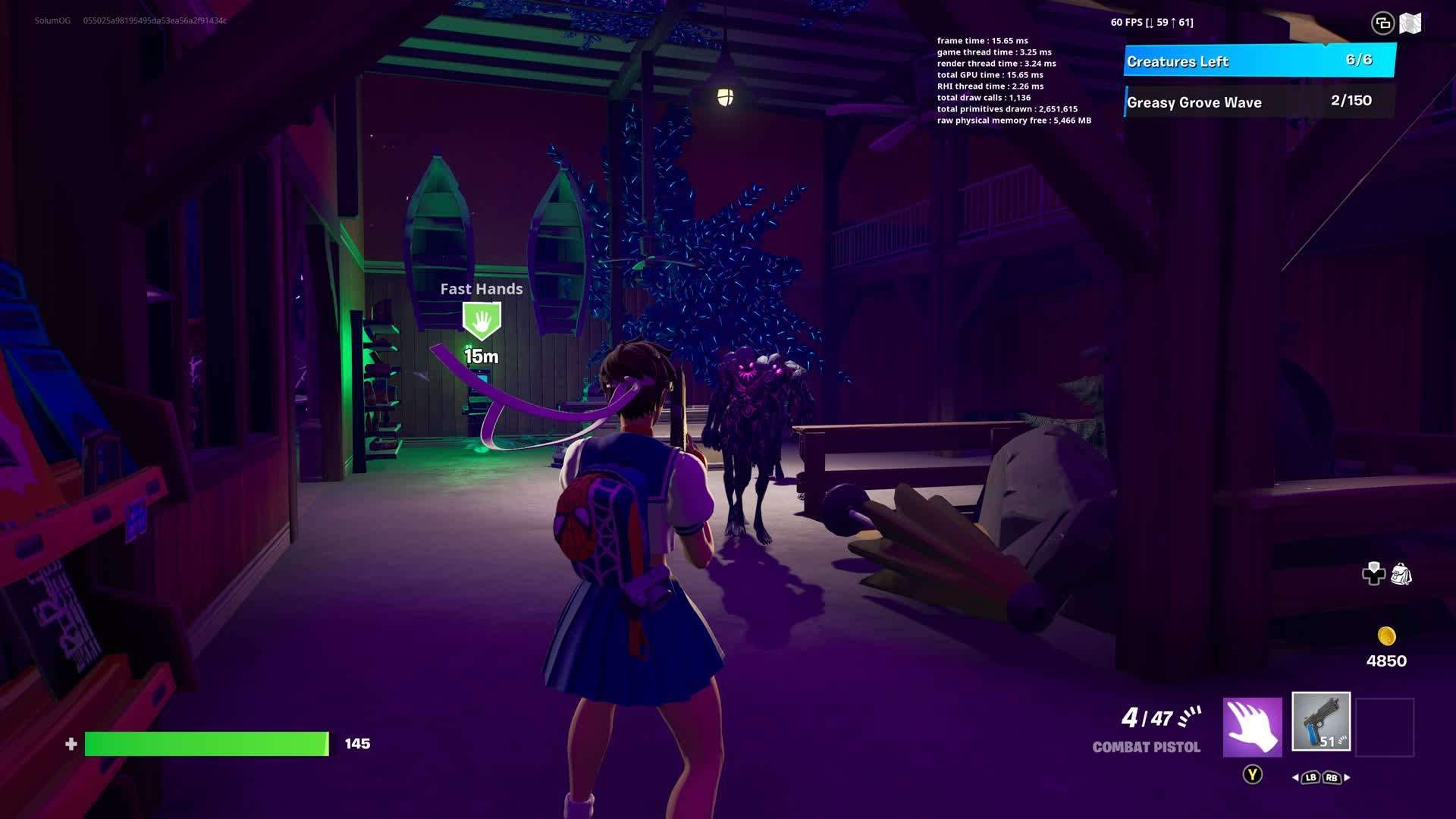Click the green Fast Hands marker icon
1456x819 pixels.
tap(480, 318)
